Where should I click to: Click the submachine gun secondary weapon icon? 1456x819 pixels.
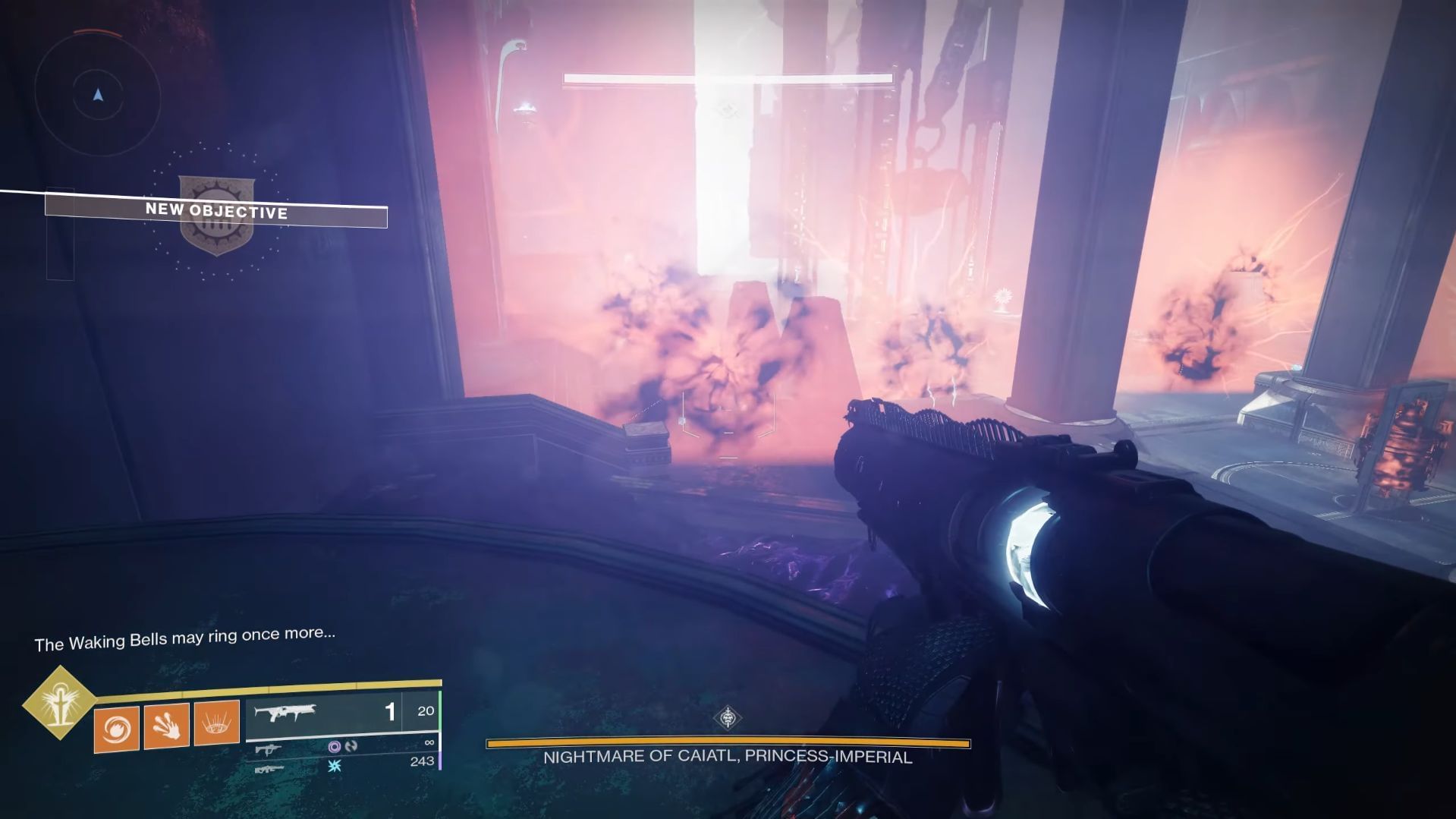click(269, 748)
